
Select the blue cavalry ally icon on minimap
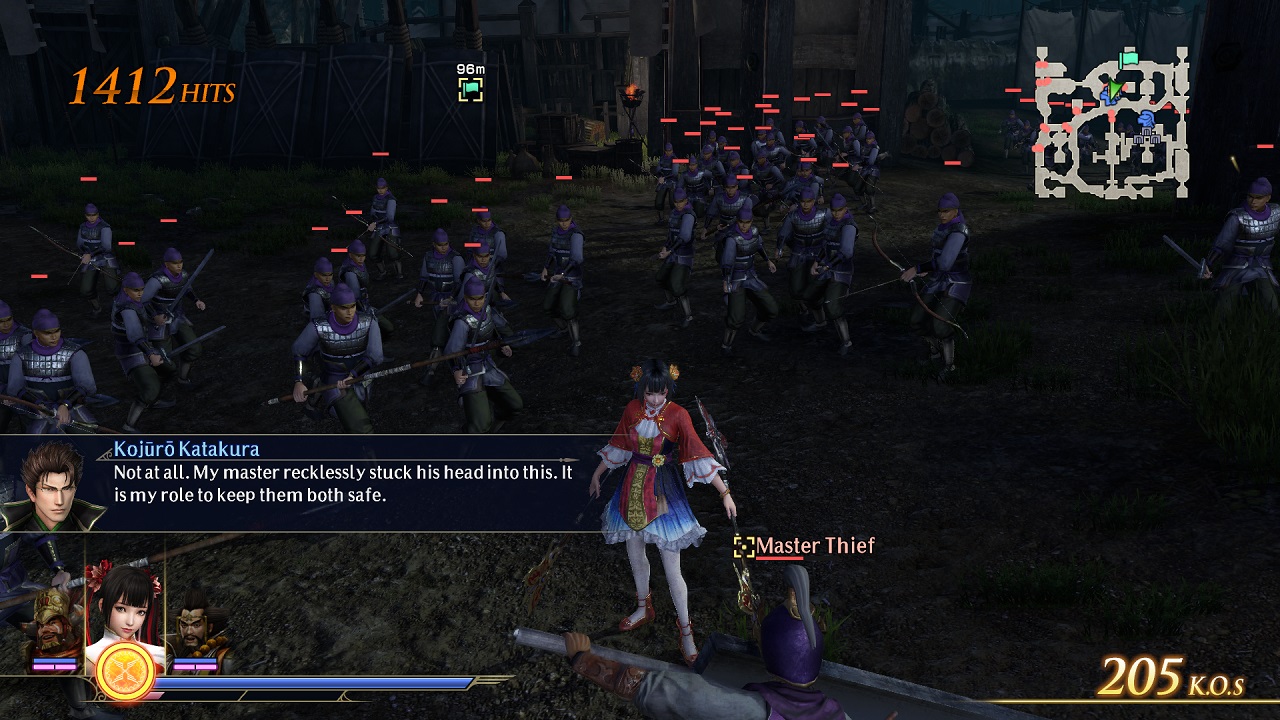[1147, 118]
